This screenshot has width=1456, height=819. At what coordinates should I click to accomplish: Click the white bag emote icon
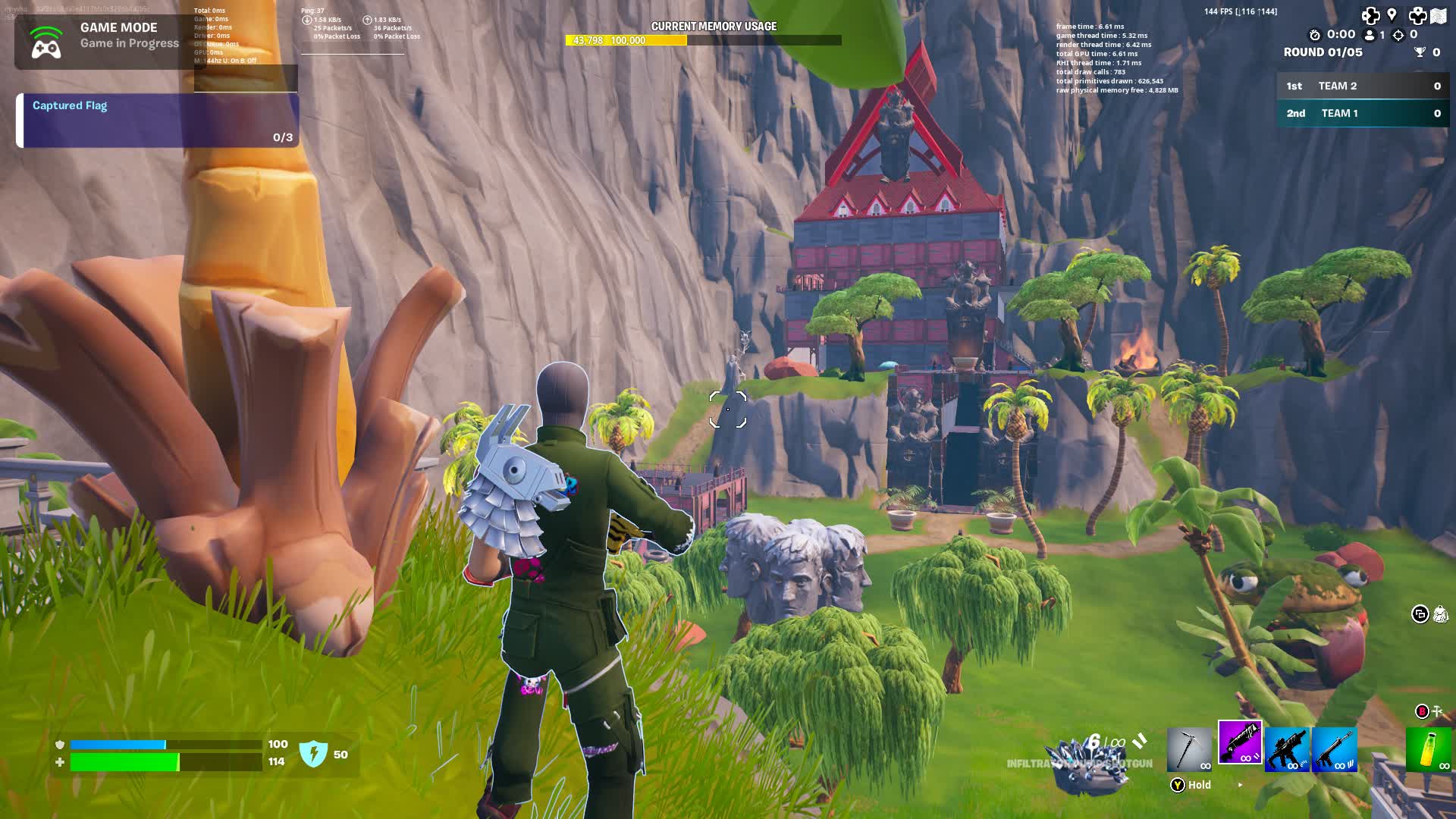click(x=1440, y=613)
